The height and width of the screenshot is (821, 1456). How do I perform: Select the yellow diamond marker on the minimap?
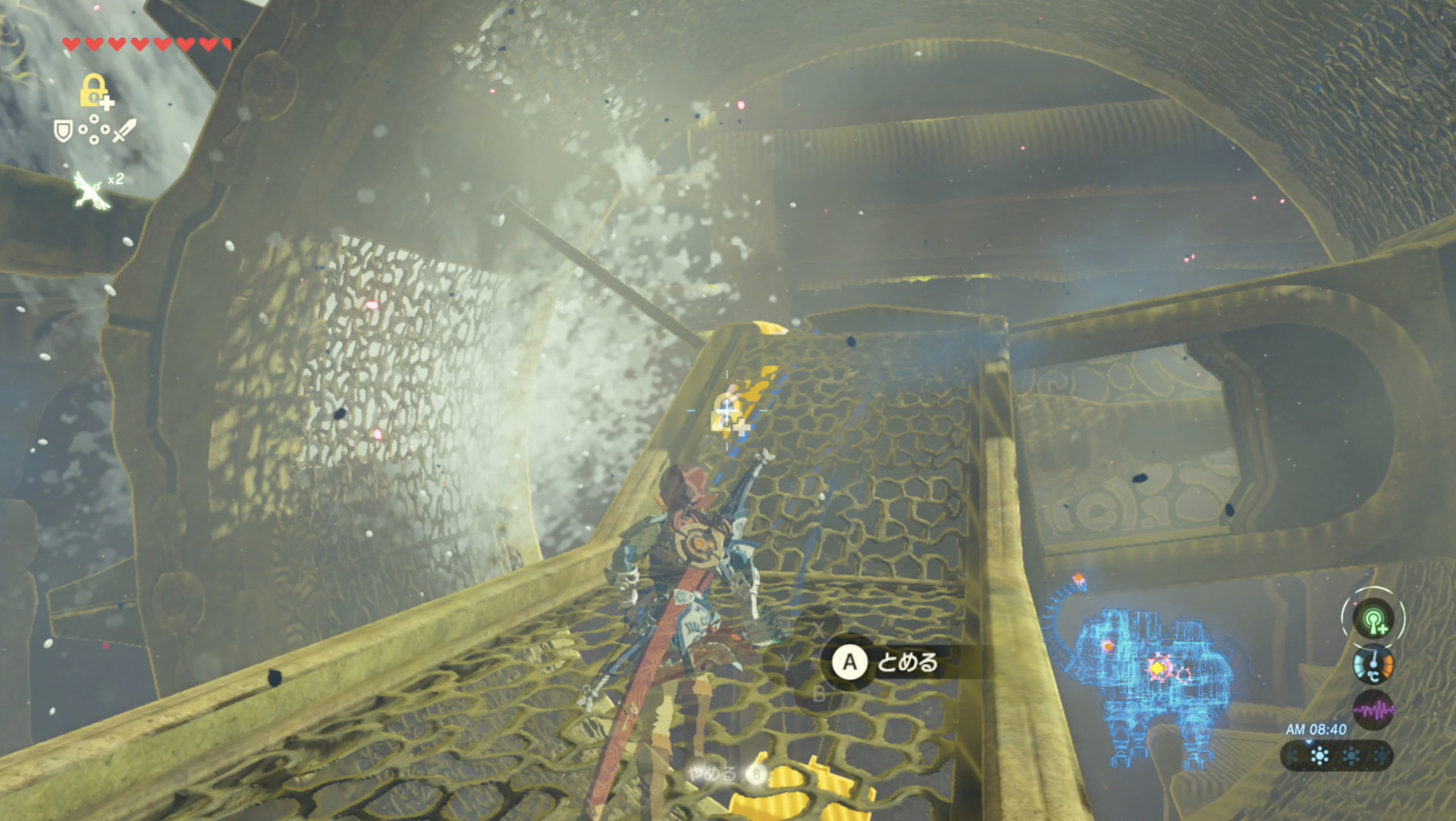(1157, 668)
